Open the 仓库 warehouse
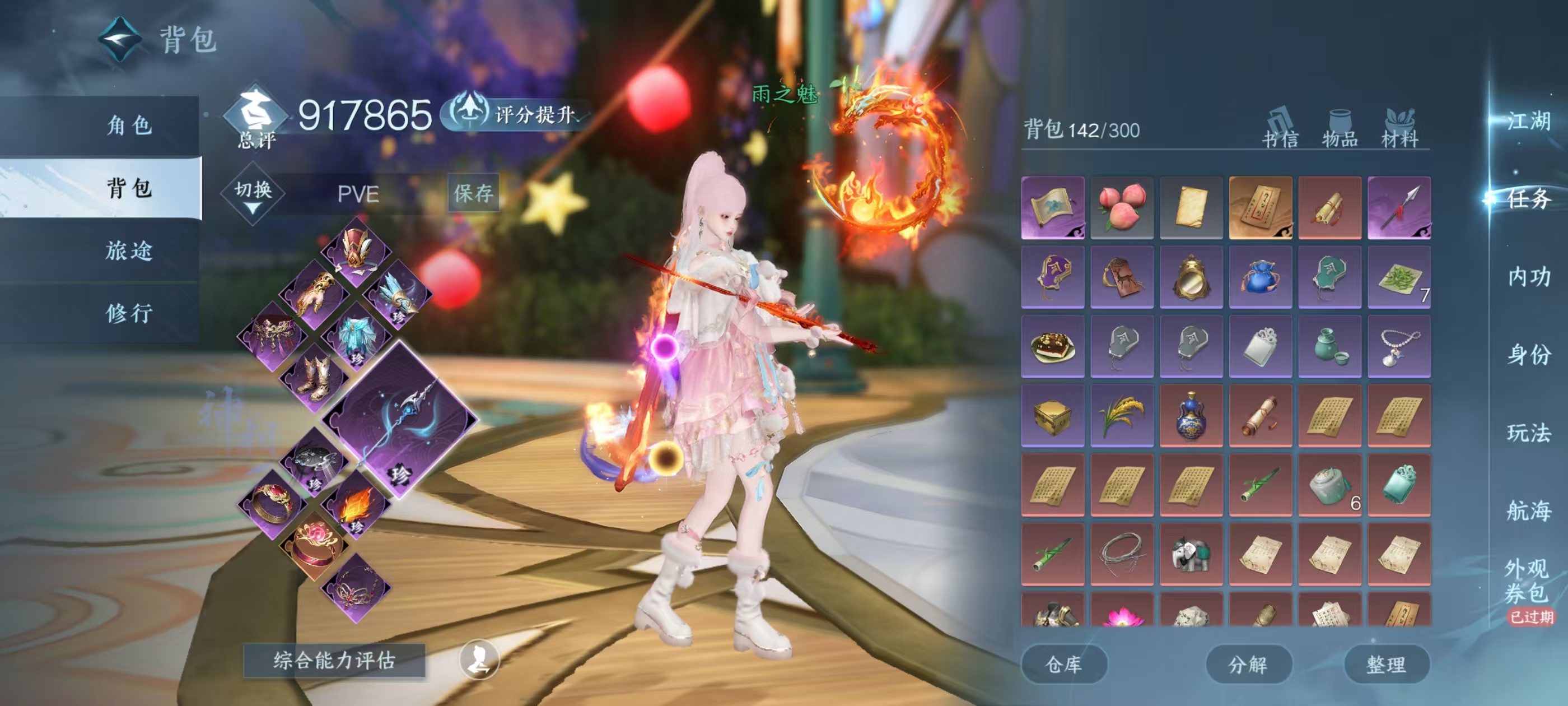1568x706 pixels. coord(1063,664)
